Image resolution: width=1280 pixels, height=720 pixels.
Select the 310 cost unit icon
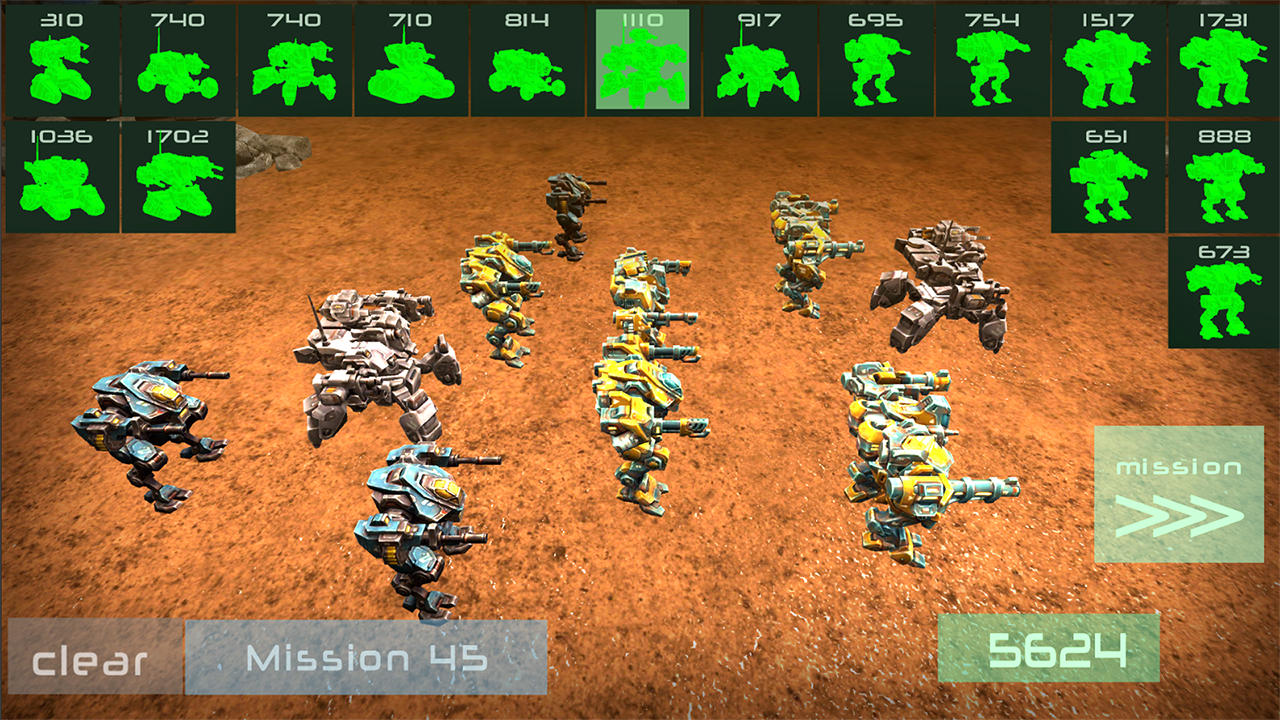click(x=65, y=60)
